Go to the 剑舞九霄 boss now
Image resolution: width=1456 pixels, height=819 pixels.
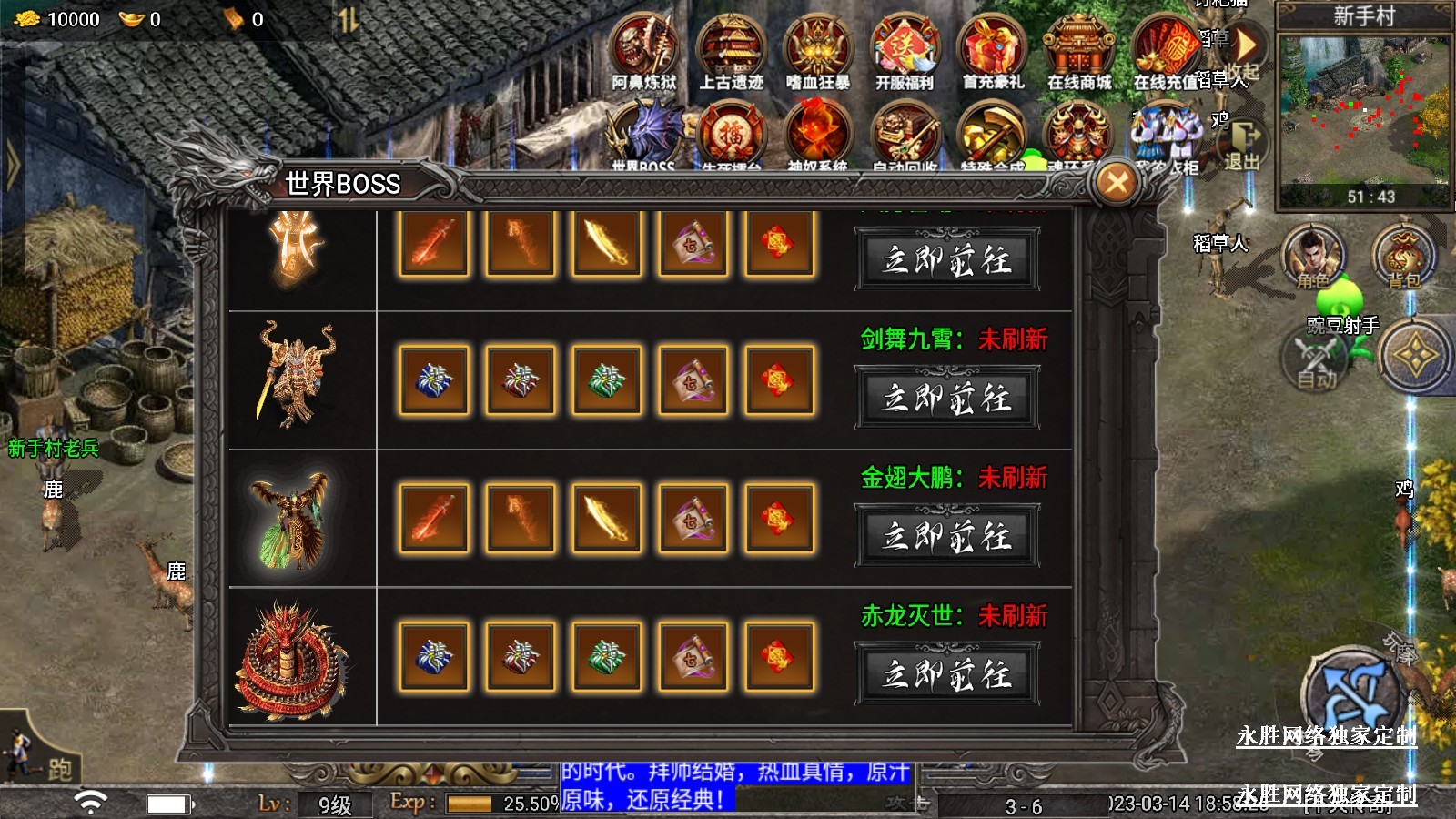tap(946, 398)
